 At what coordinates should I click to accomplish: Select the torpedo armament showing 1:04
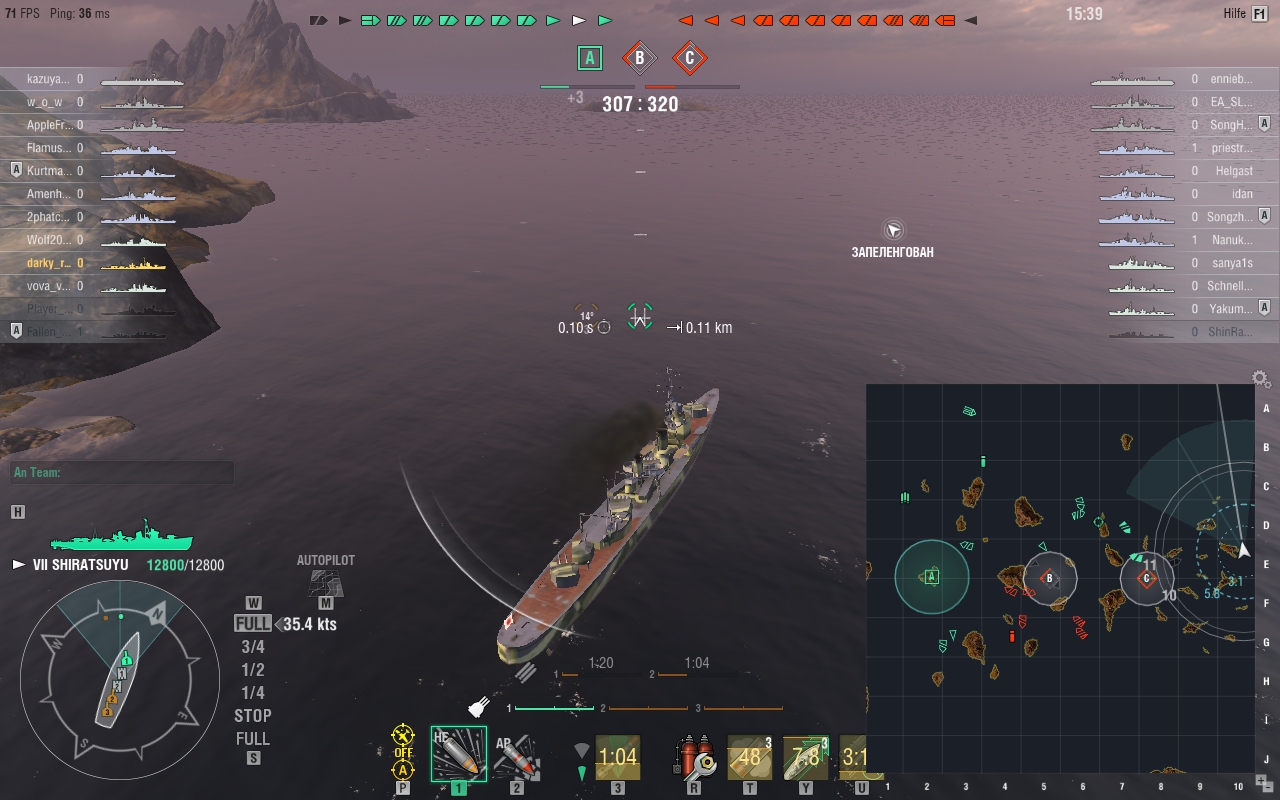(618, 758)
